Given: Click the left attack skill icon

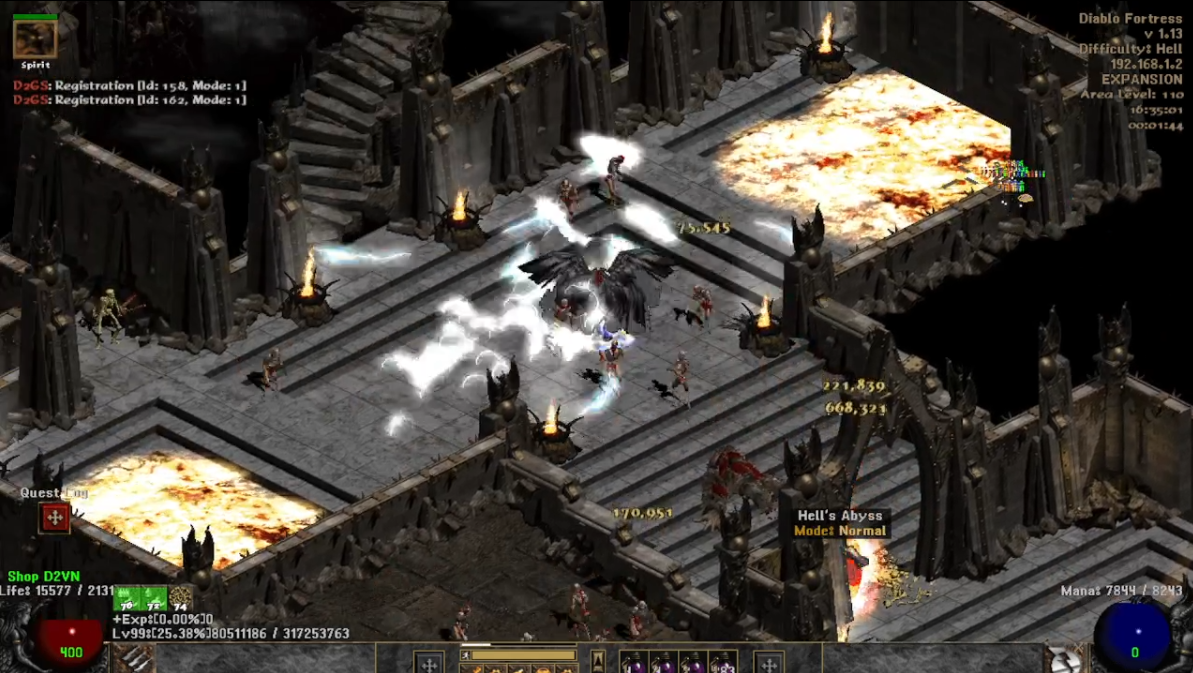Looking at the screenshot, I should point(134,659).
